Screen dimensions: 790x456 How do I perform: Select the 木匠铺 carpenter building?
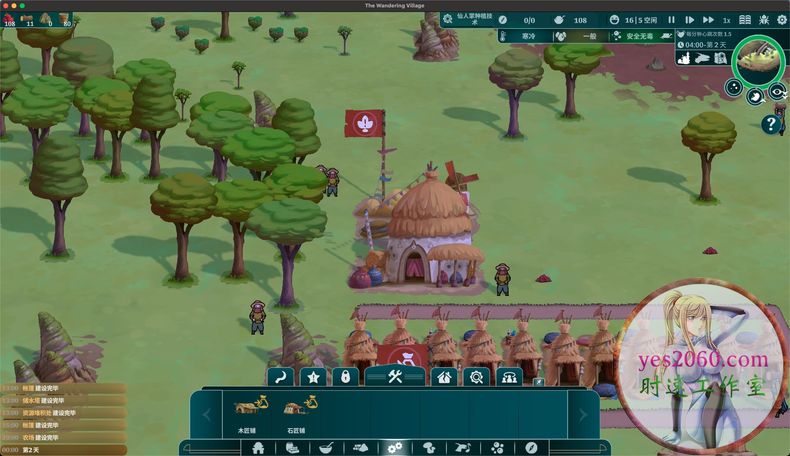245,409
